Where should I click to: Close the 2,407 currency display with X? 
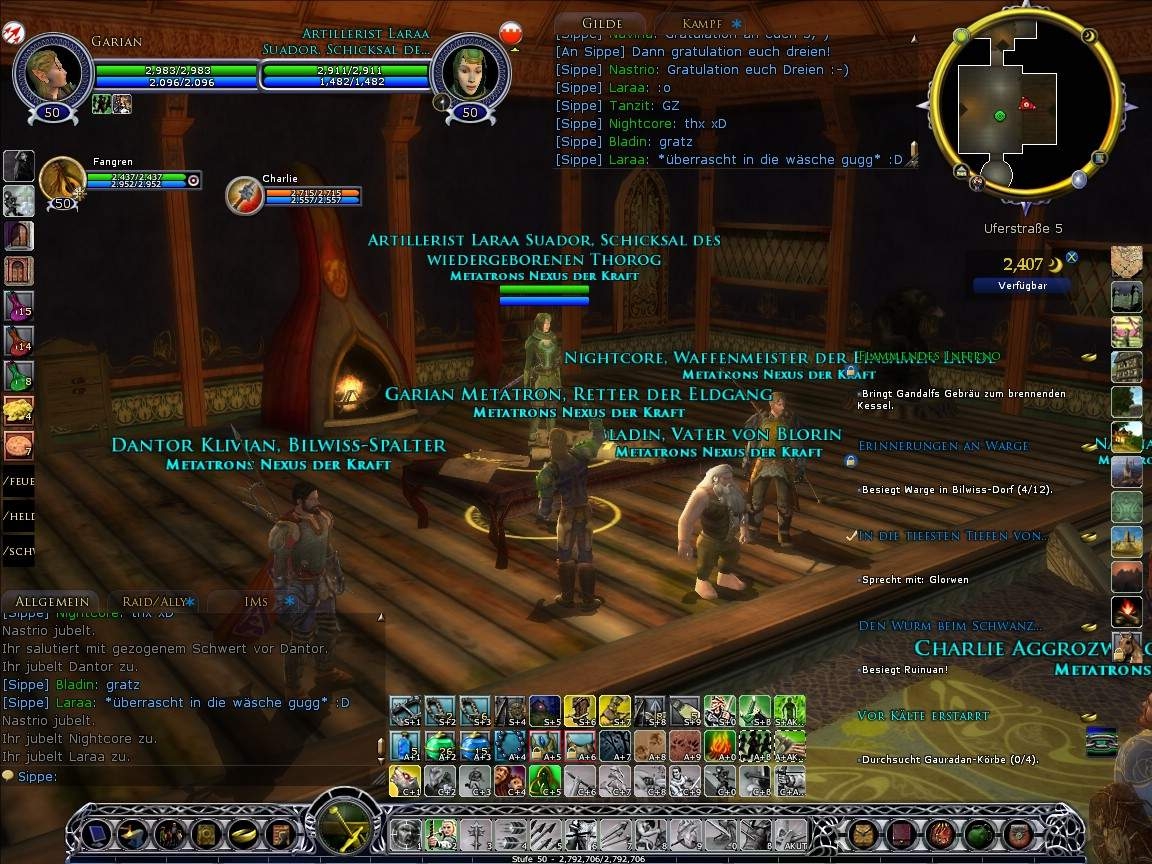(1072, 257)
